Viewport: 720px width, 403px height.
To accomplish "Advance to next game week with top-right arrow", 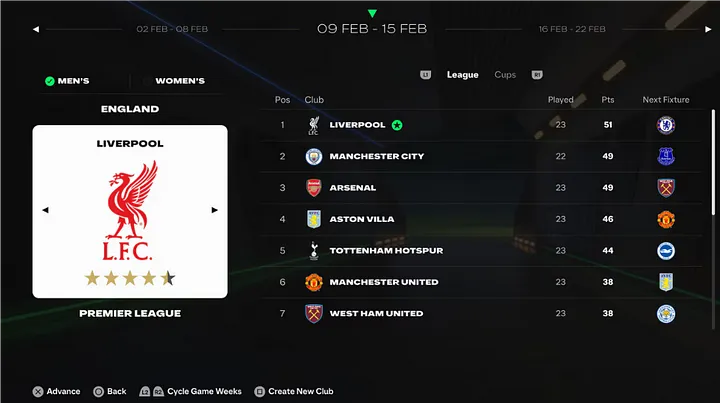I will pos(683,29).
